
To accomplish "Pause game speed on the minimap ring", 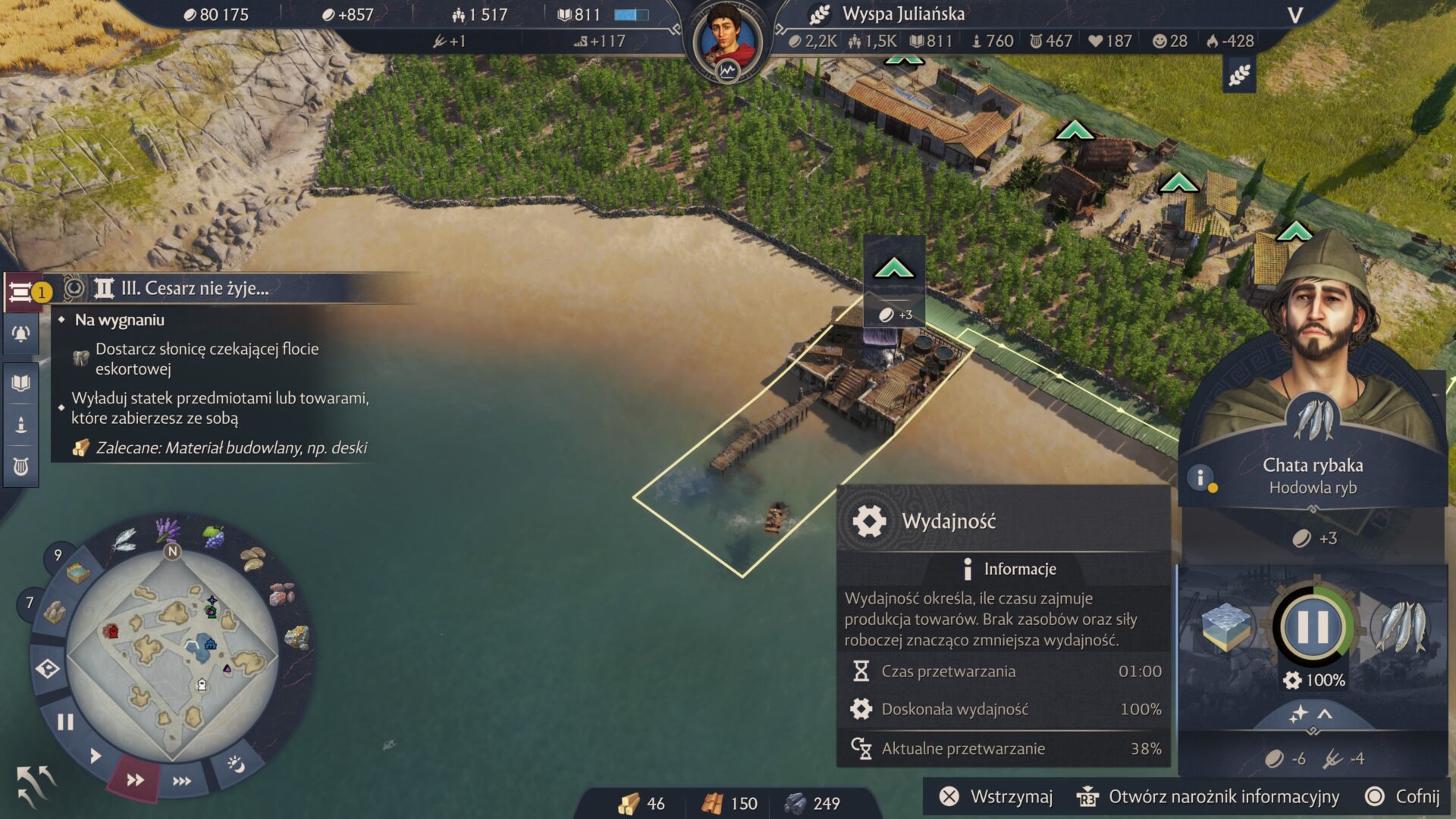I will pyautogui.click(x=65, y=722).
